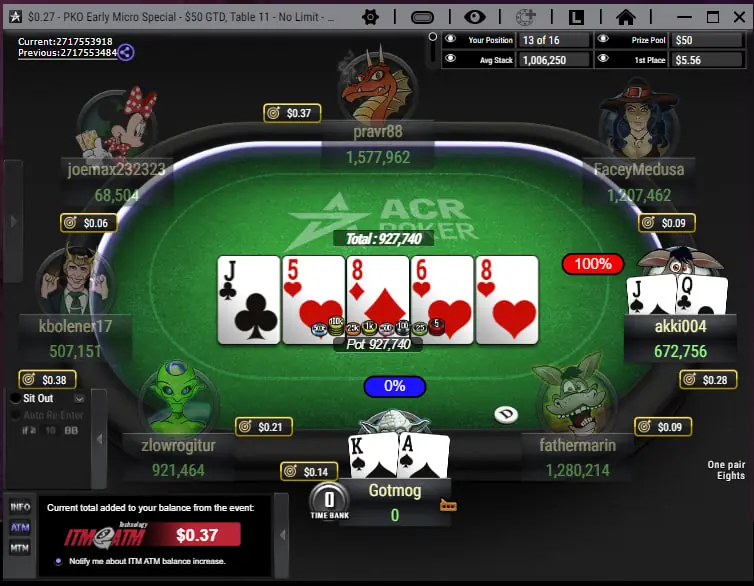
Task: Share the hand with the share icon
Action: (126, 52)
